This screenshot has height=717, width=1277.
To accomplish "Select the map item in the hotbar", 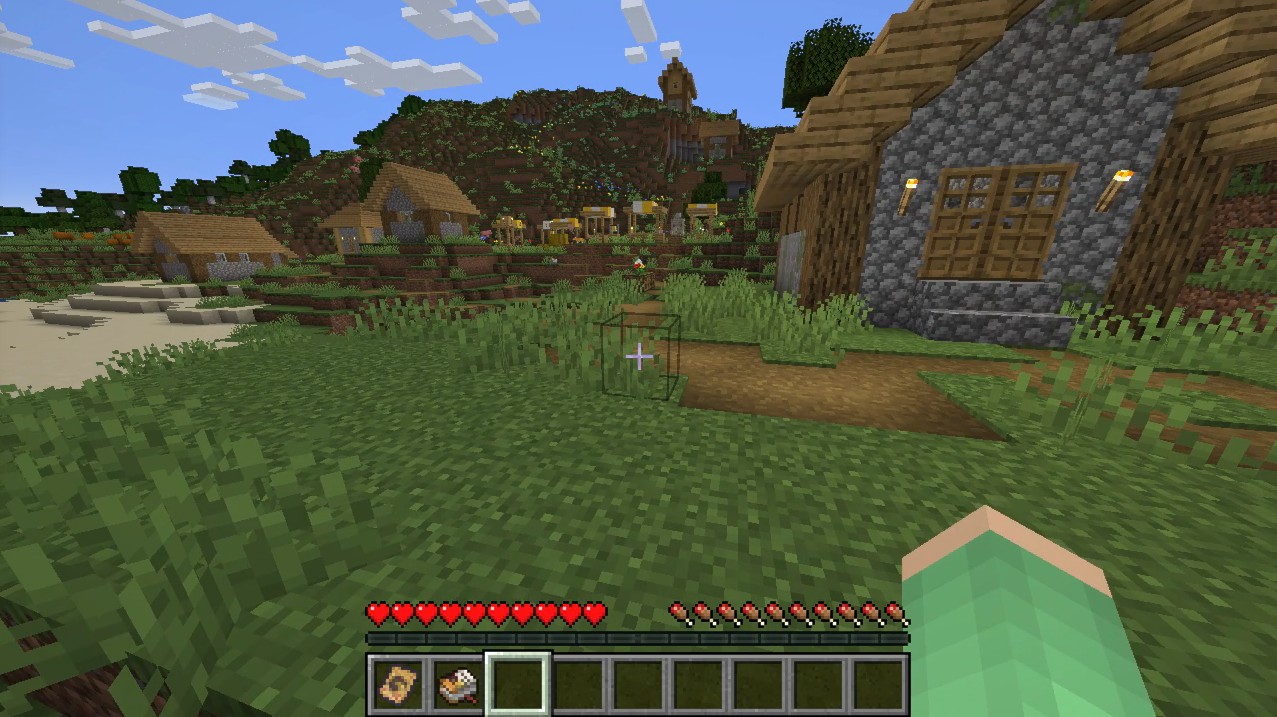I will click(398, 685).
